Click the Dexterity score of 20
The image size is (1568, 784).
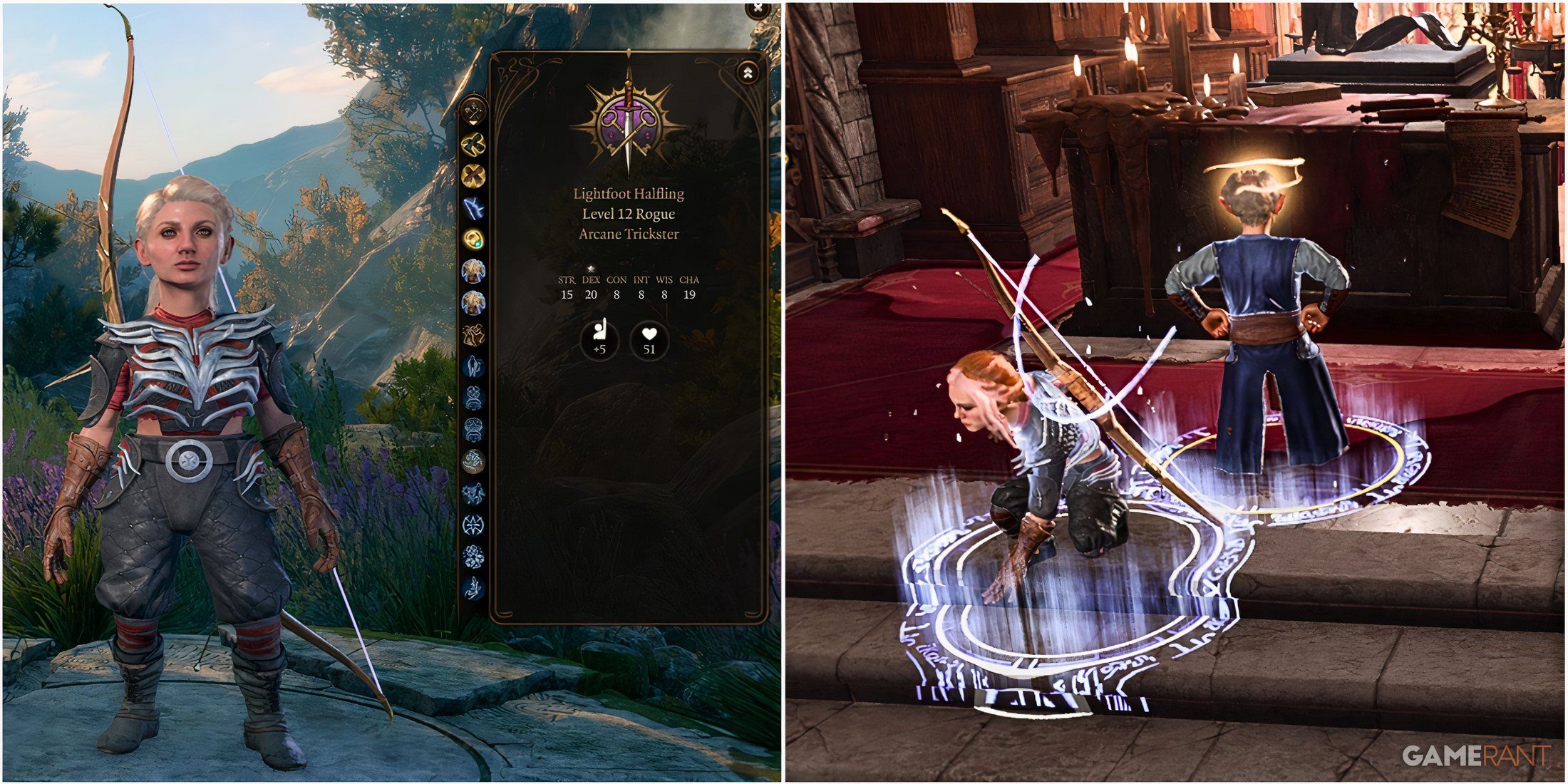[x=591, y=295]
